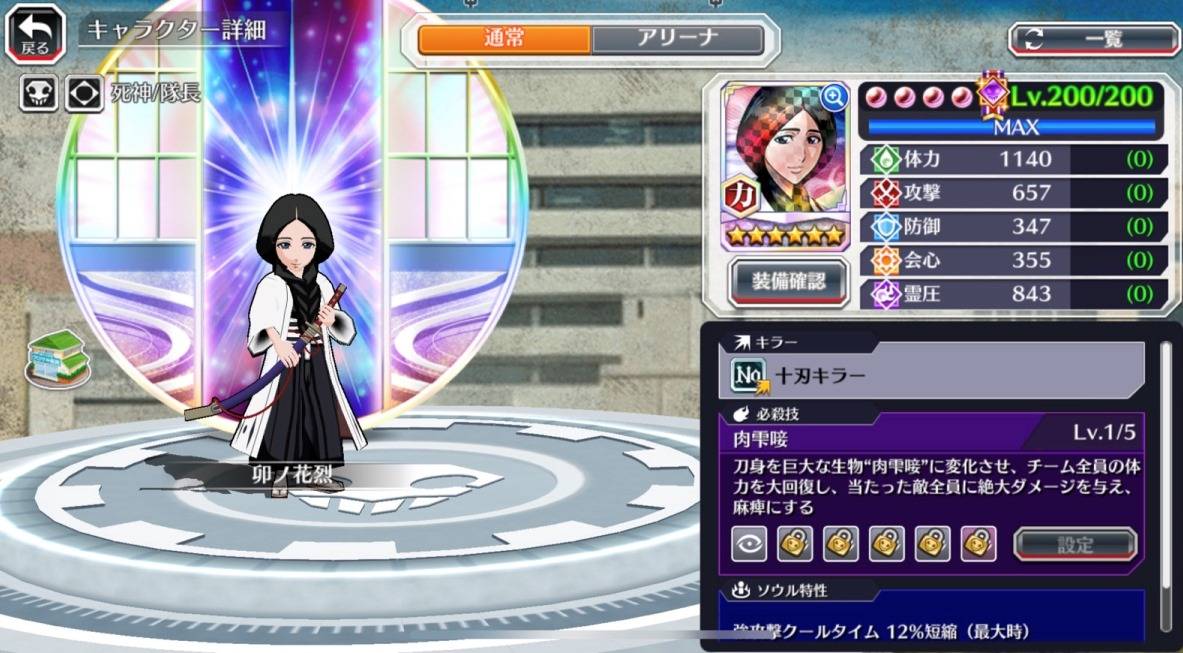Open 装備確認 equipment check
The image size is (1183, 653).
pyautogui.click(x=789, y=281)
